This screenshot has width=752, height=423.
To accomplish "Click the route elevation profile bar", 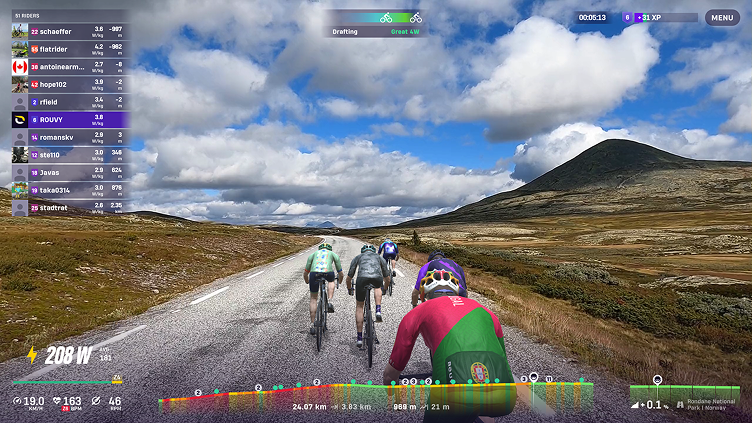I will point(375,393).
